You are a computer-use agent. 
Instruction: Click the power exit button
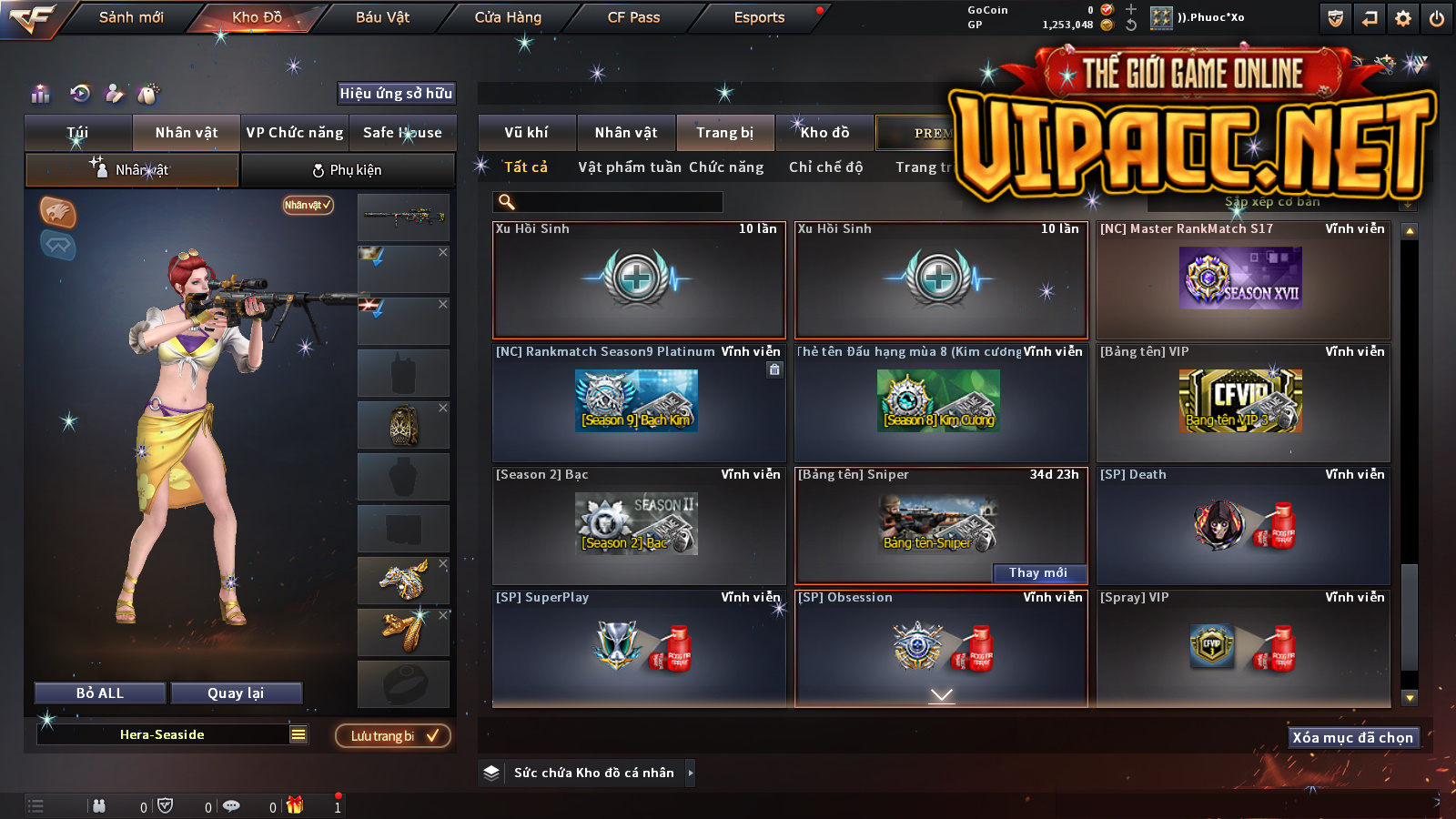point(1437,18)
